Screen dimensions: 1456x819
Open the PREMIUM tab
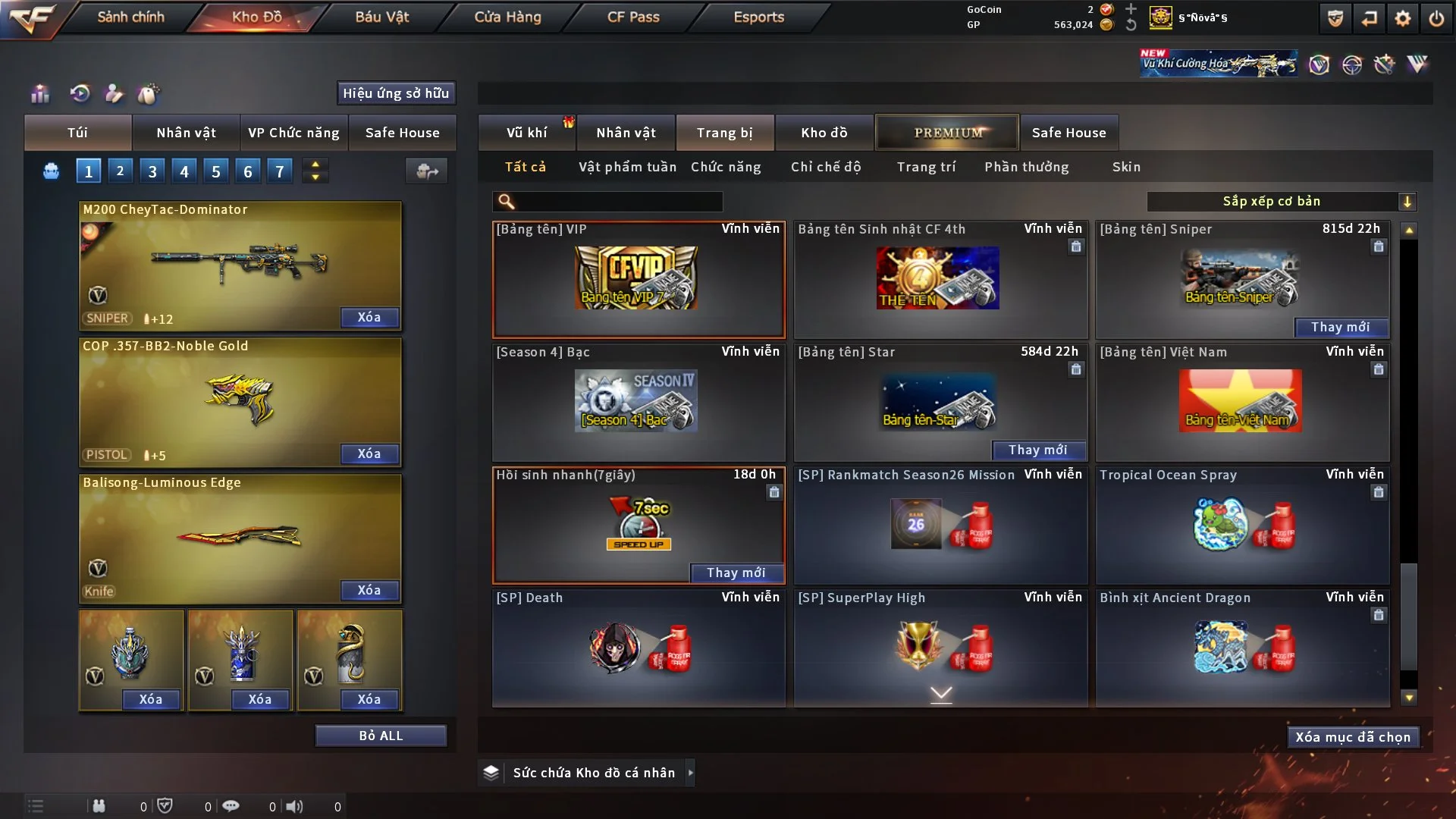click(x=947, y=133)
